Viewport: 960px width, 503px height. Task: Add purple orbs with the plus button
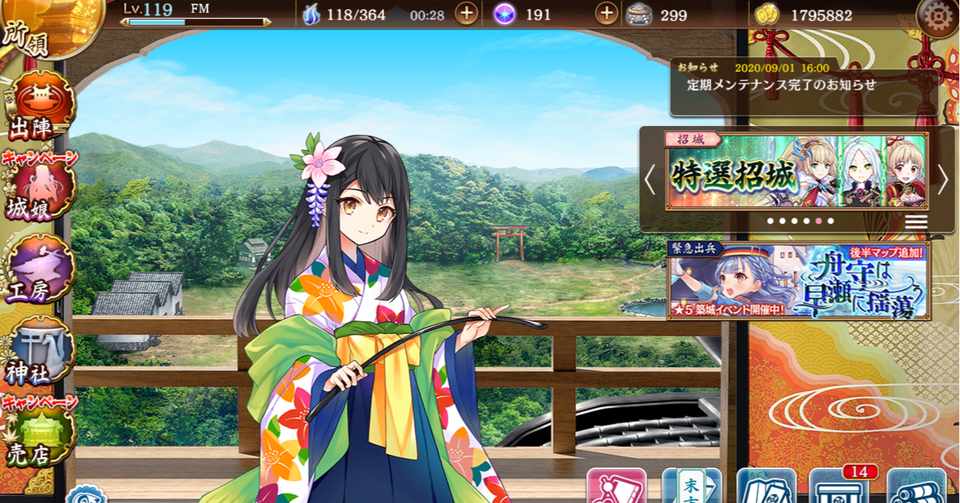point(606,14)
